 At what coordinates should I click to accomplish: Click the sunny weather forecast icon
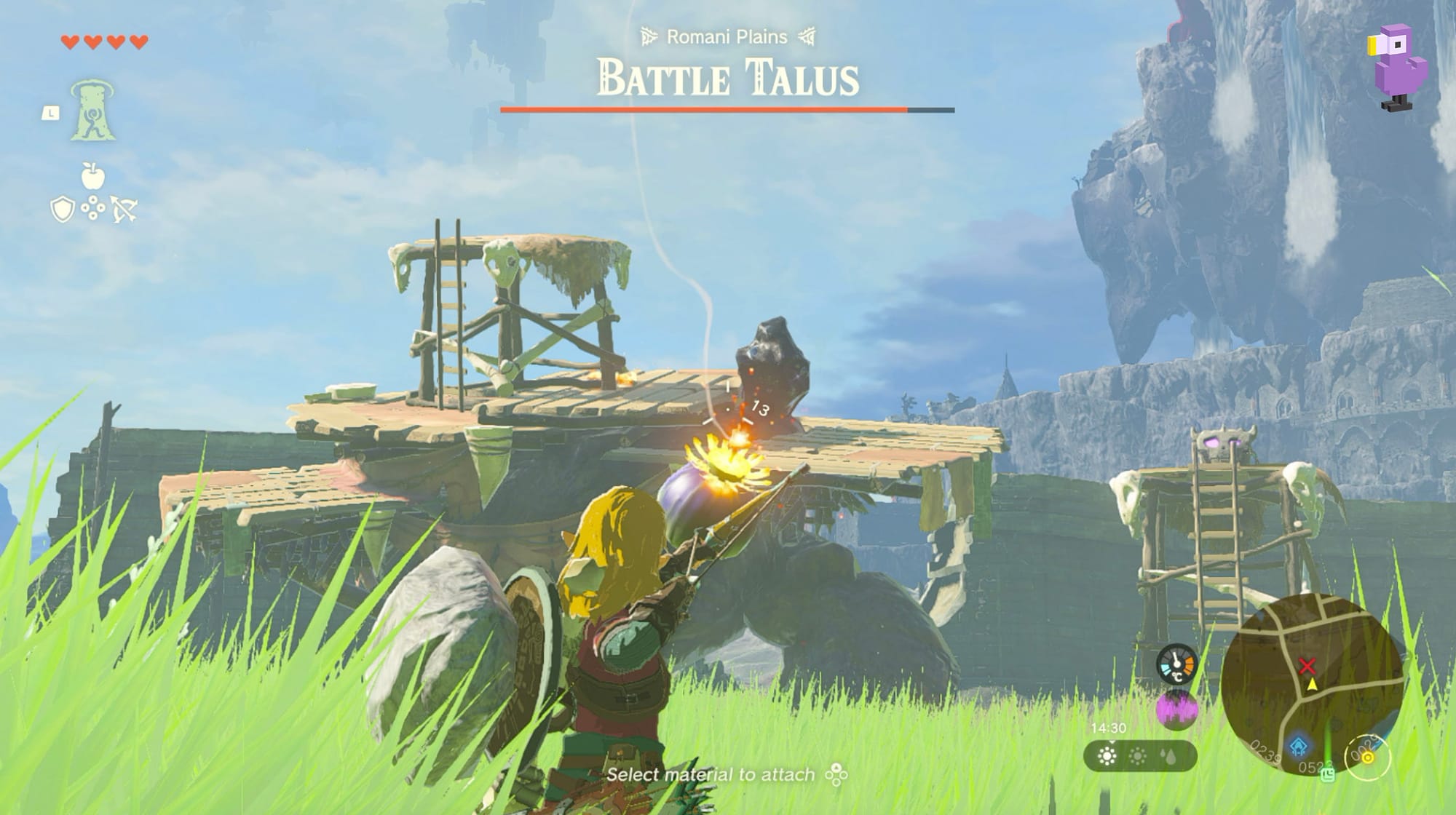coord(1108,756)
